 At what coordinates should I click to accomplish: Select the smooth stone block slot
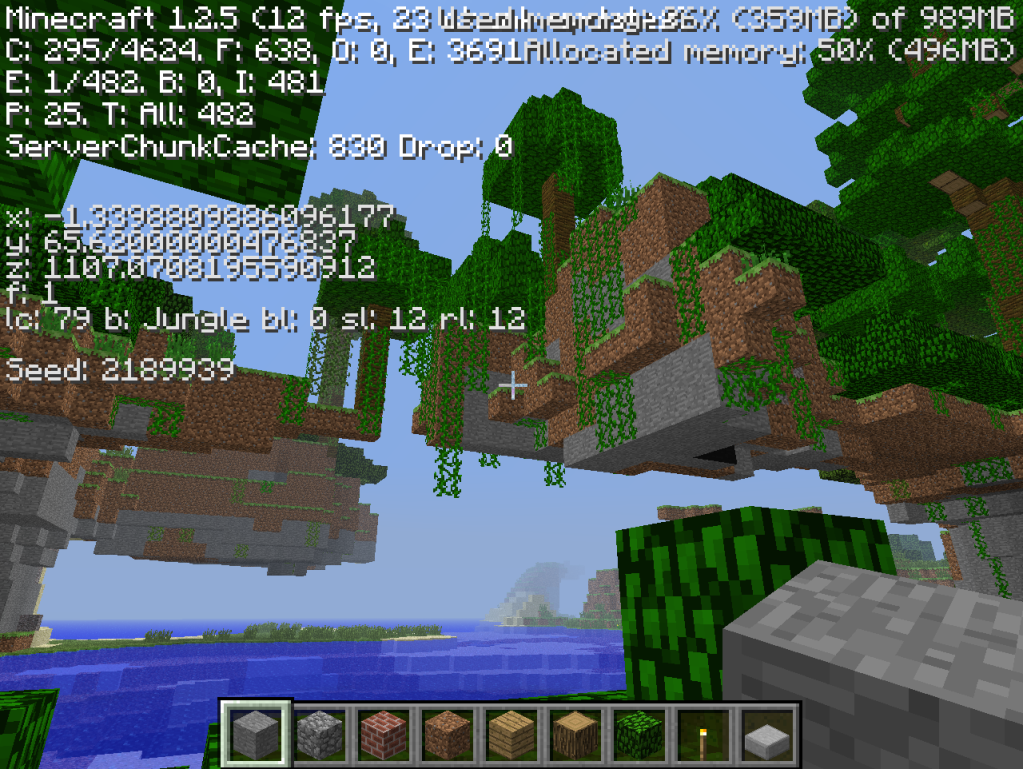tap(256, 735)
